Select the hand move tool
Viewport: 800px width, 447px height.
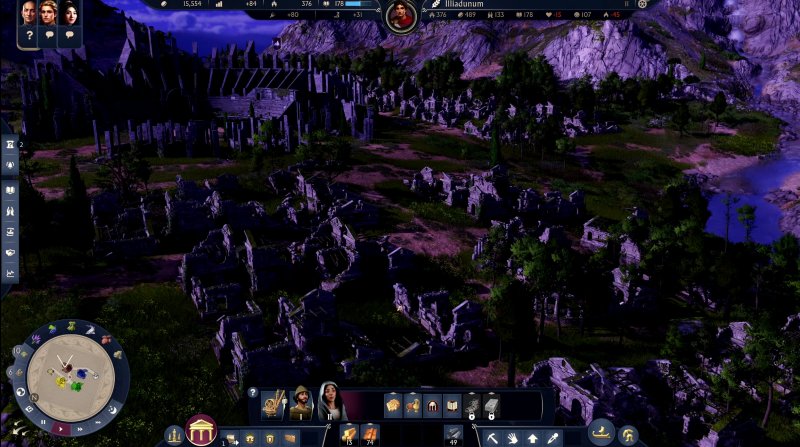coord(513,437)
